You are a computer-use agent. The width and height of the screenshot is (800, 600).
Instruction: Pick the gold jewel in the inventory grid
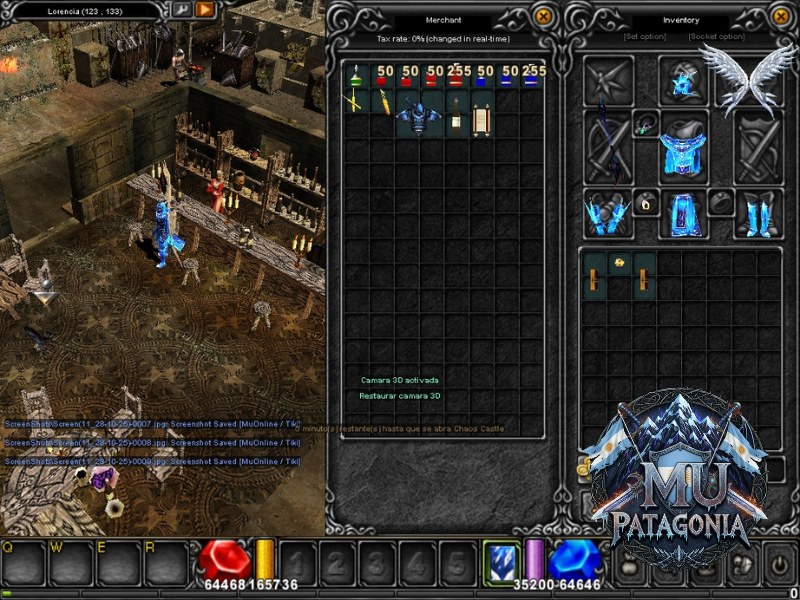coord(620,263)
